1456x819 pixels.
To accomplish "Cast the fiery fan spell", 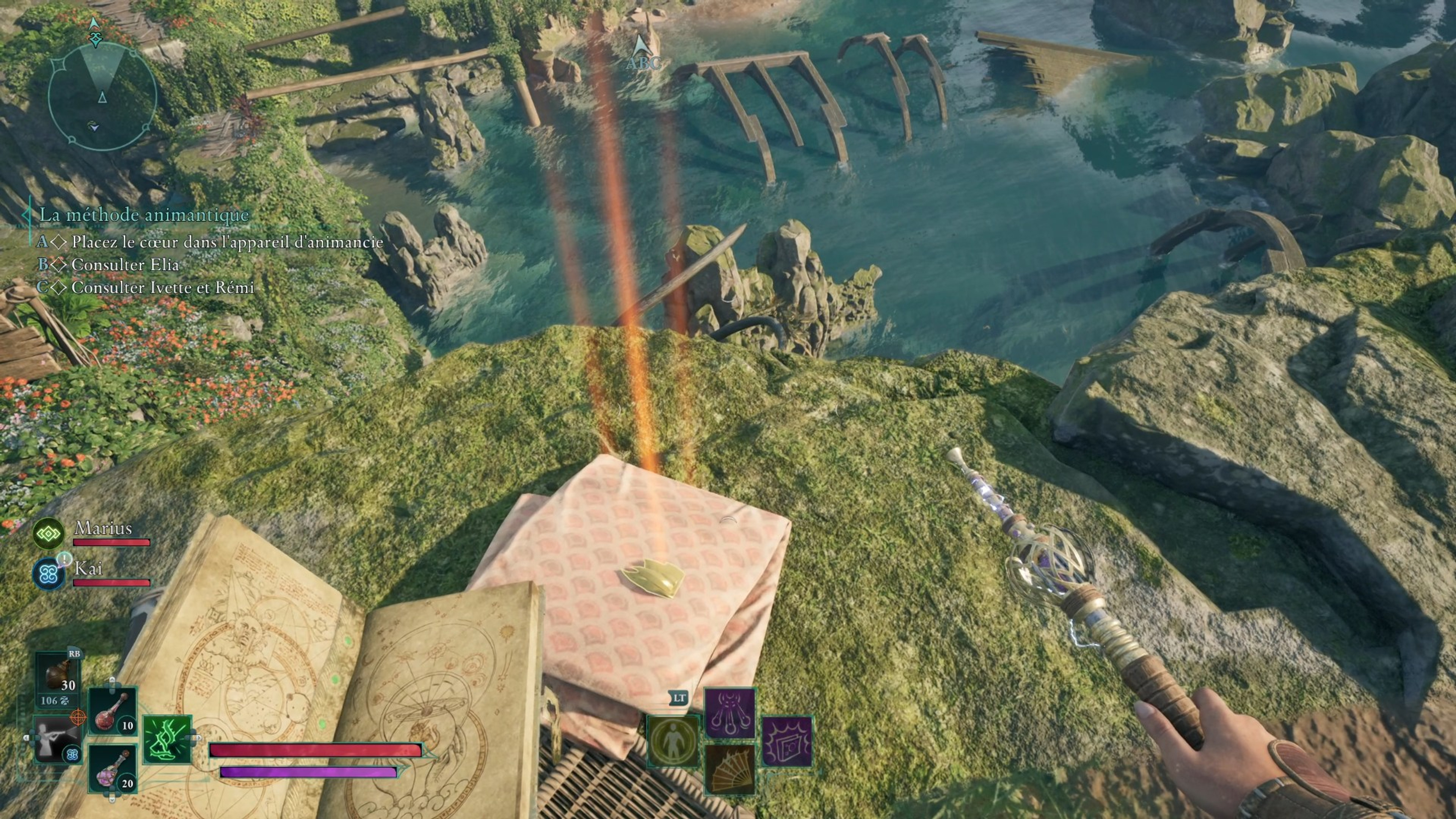I will (x=730, y=769).
